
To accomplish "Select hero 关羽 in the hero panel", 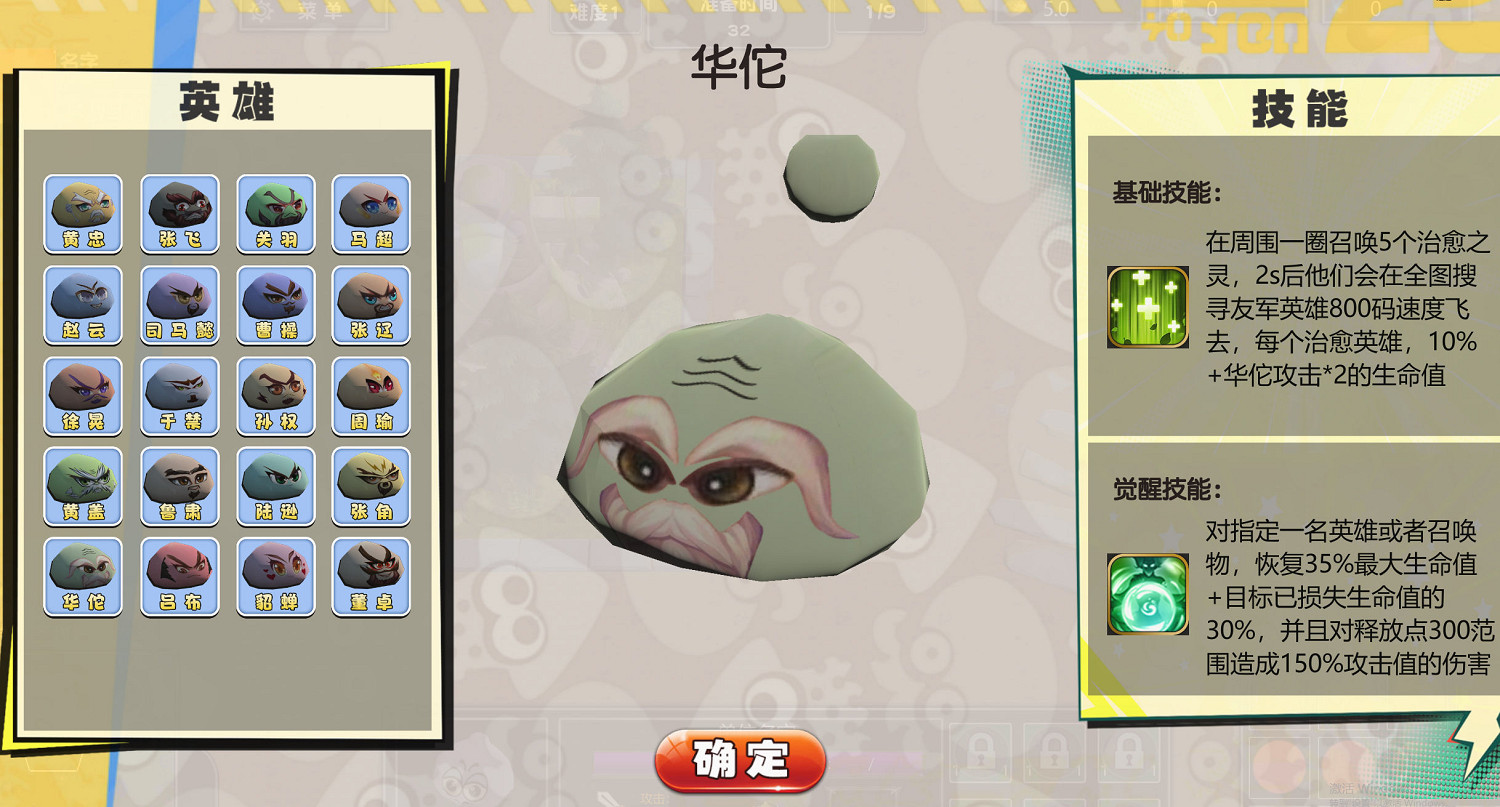I will pos(275,212).
